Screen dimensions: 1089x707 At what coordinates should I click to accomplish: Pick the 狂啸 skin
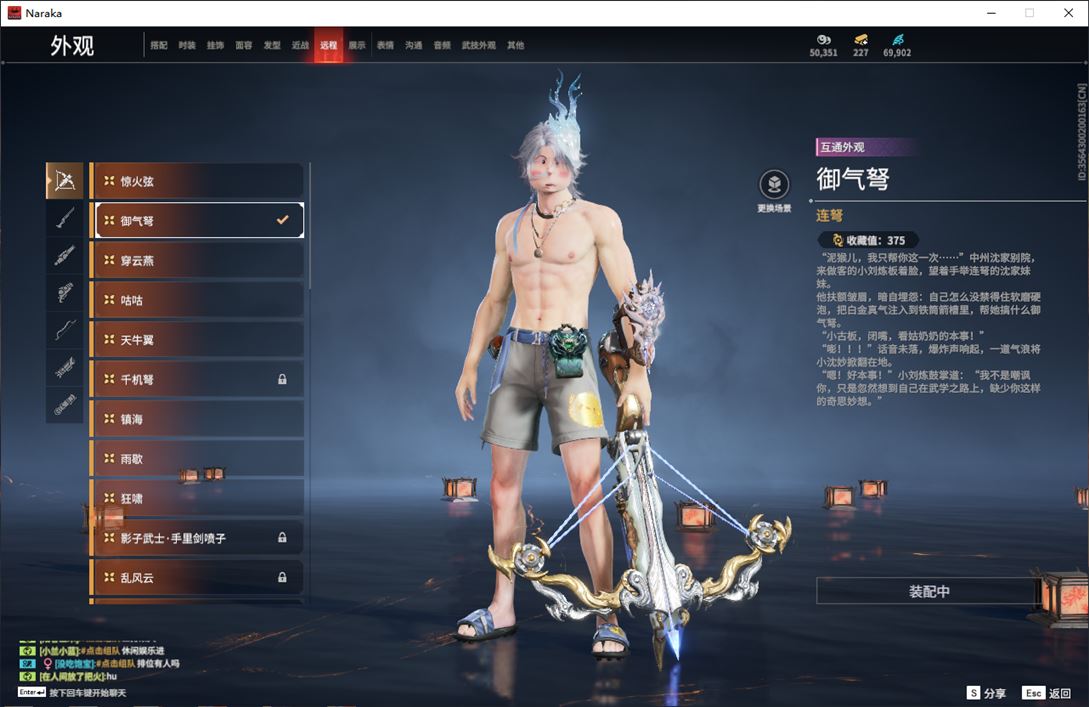198,498
